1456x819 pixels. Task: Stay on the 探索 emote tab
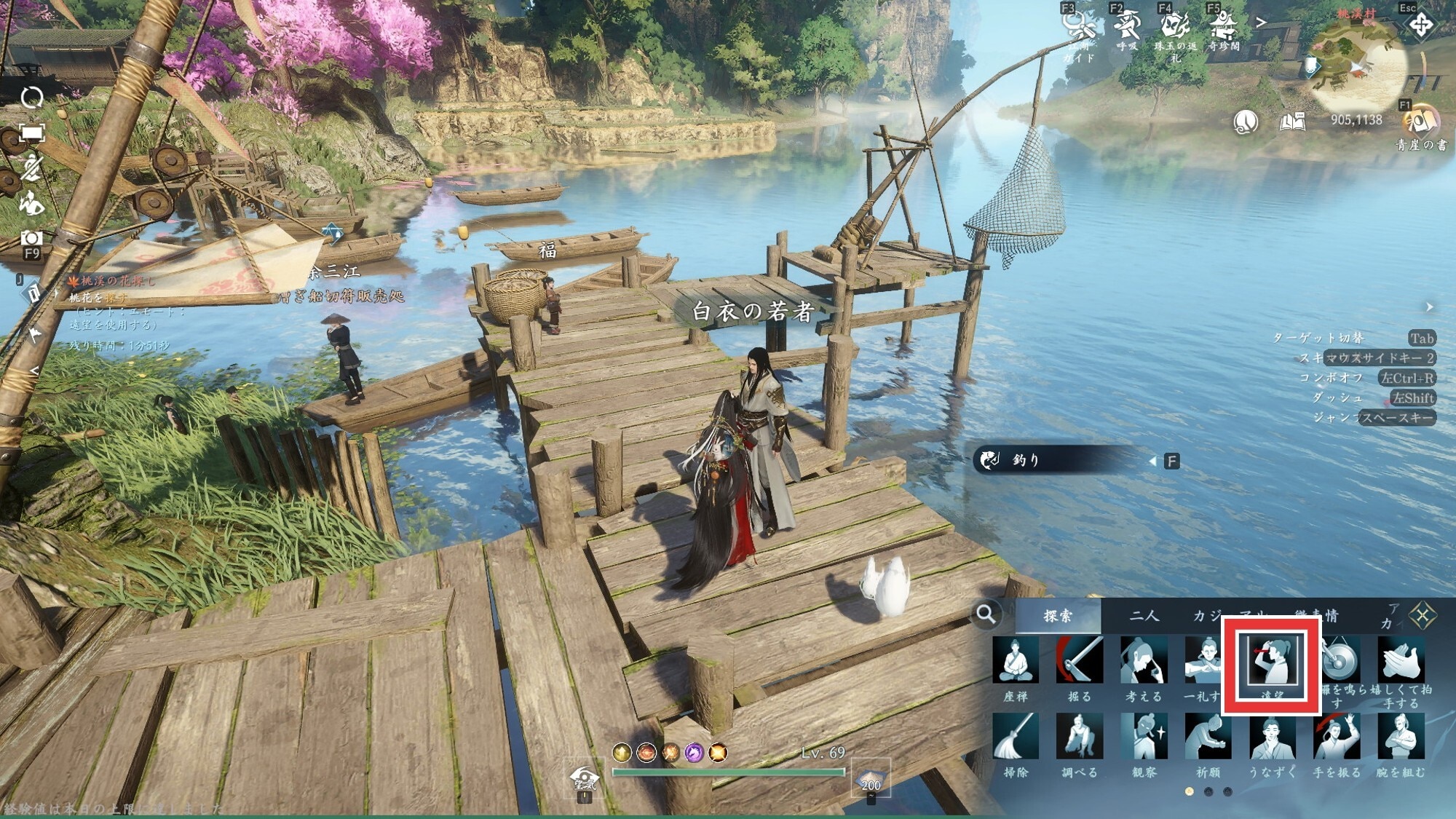[1058, 616]
